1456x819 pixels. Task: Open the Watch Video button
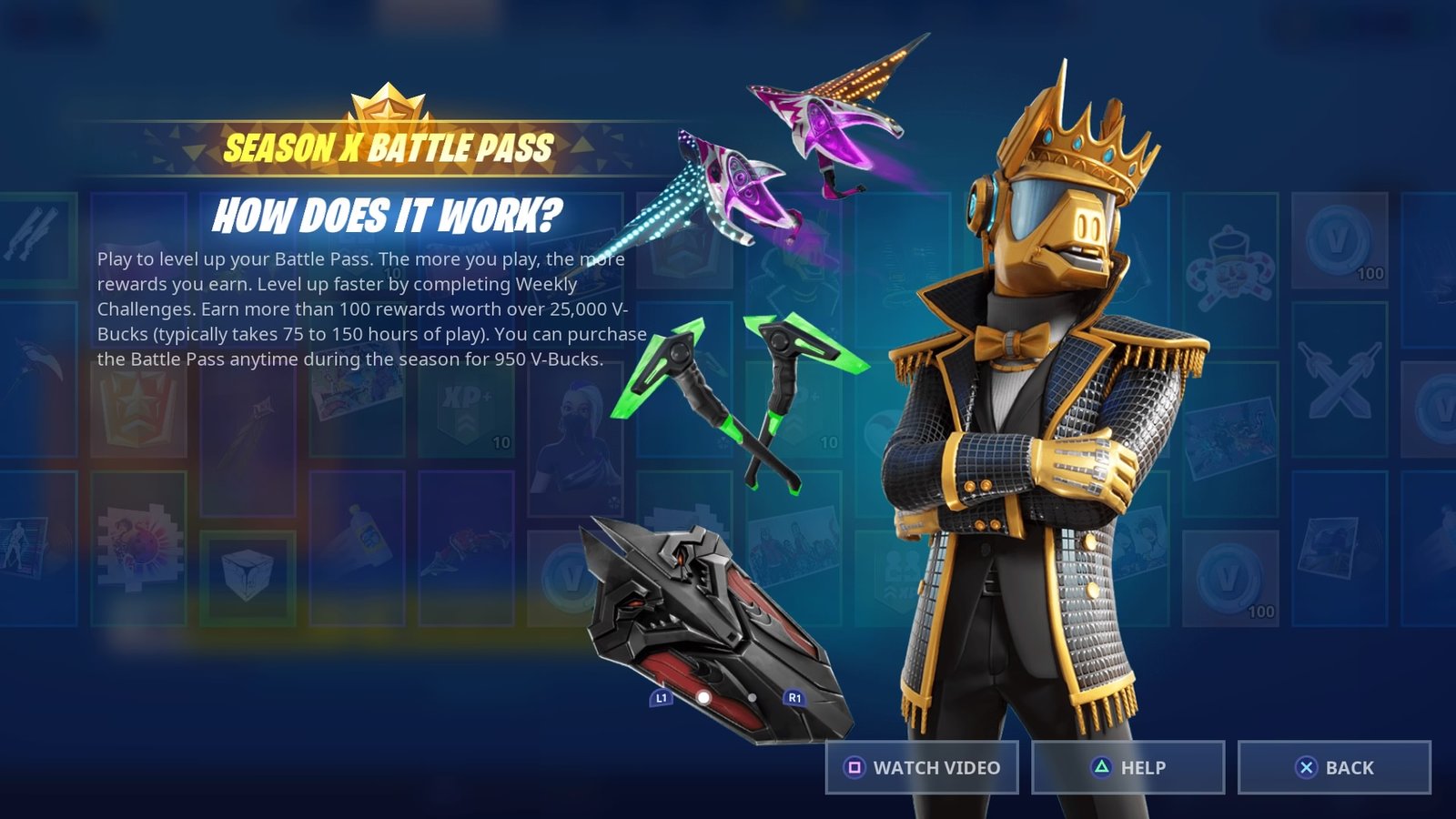[922, 767]
